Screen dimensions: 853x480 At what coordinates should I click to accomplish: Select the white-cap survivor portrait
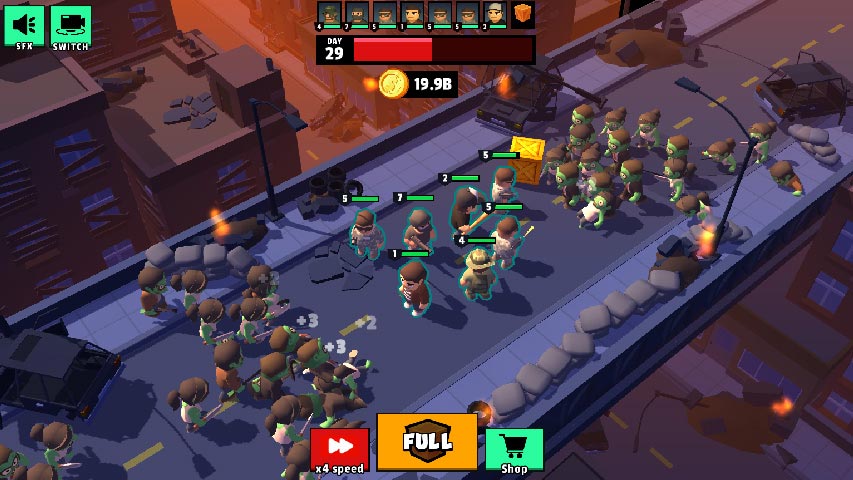[495, 14]
